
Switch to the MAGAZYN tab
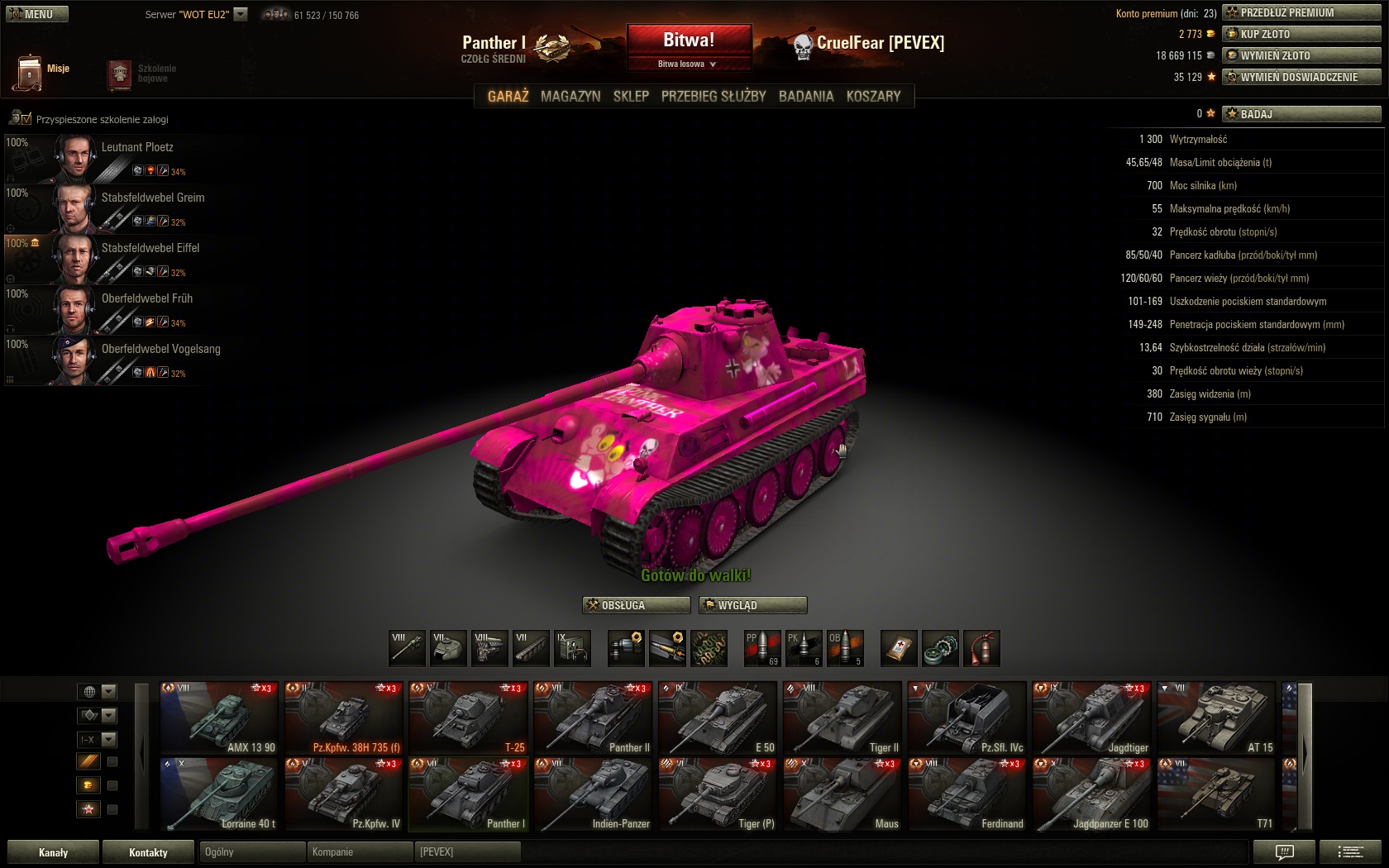pos(570,96)
